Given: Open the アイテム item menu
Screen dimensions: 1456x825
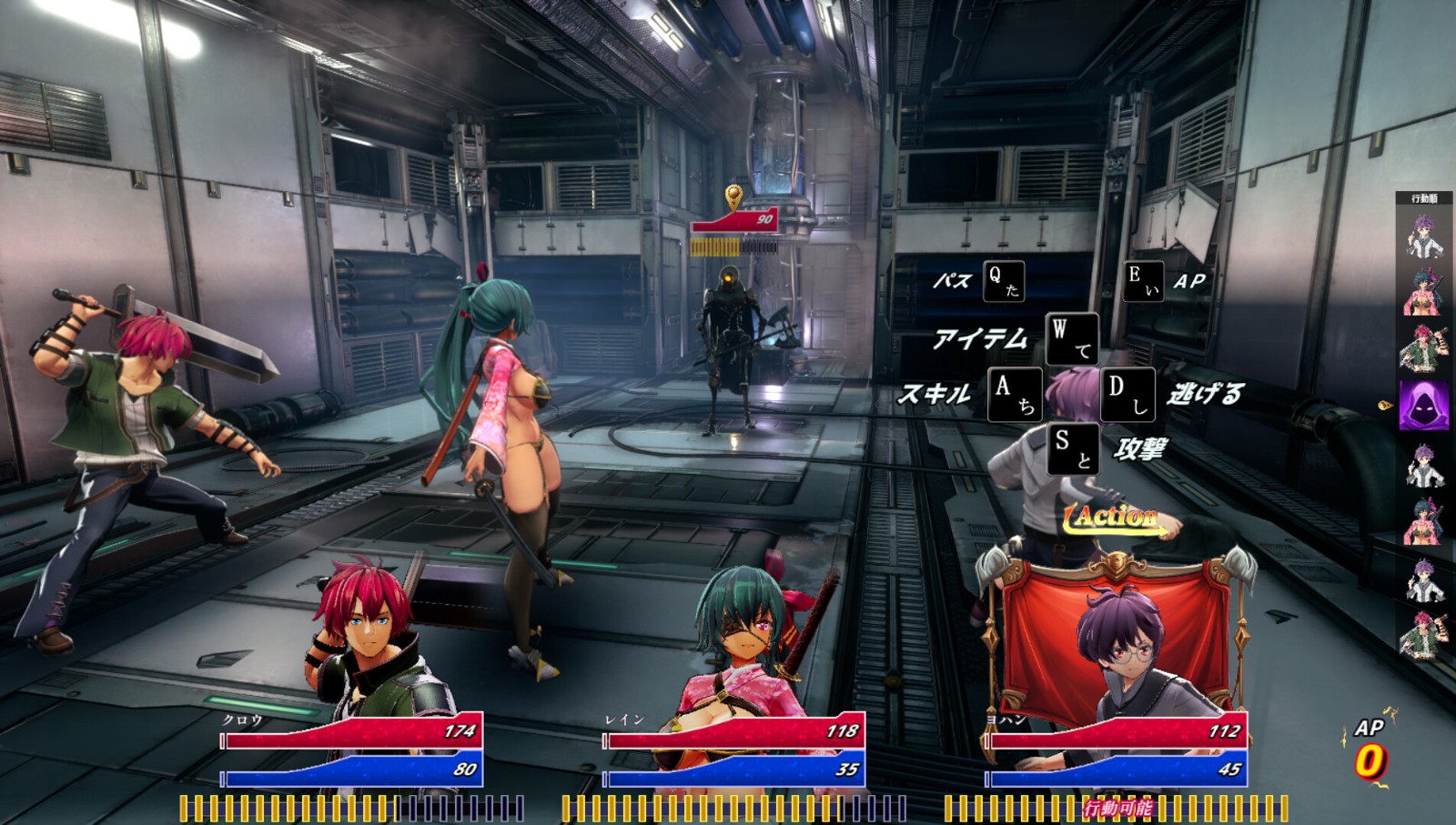Looking at the screenshot, I should [1072, 338].
